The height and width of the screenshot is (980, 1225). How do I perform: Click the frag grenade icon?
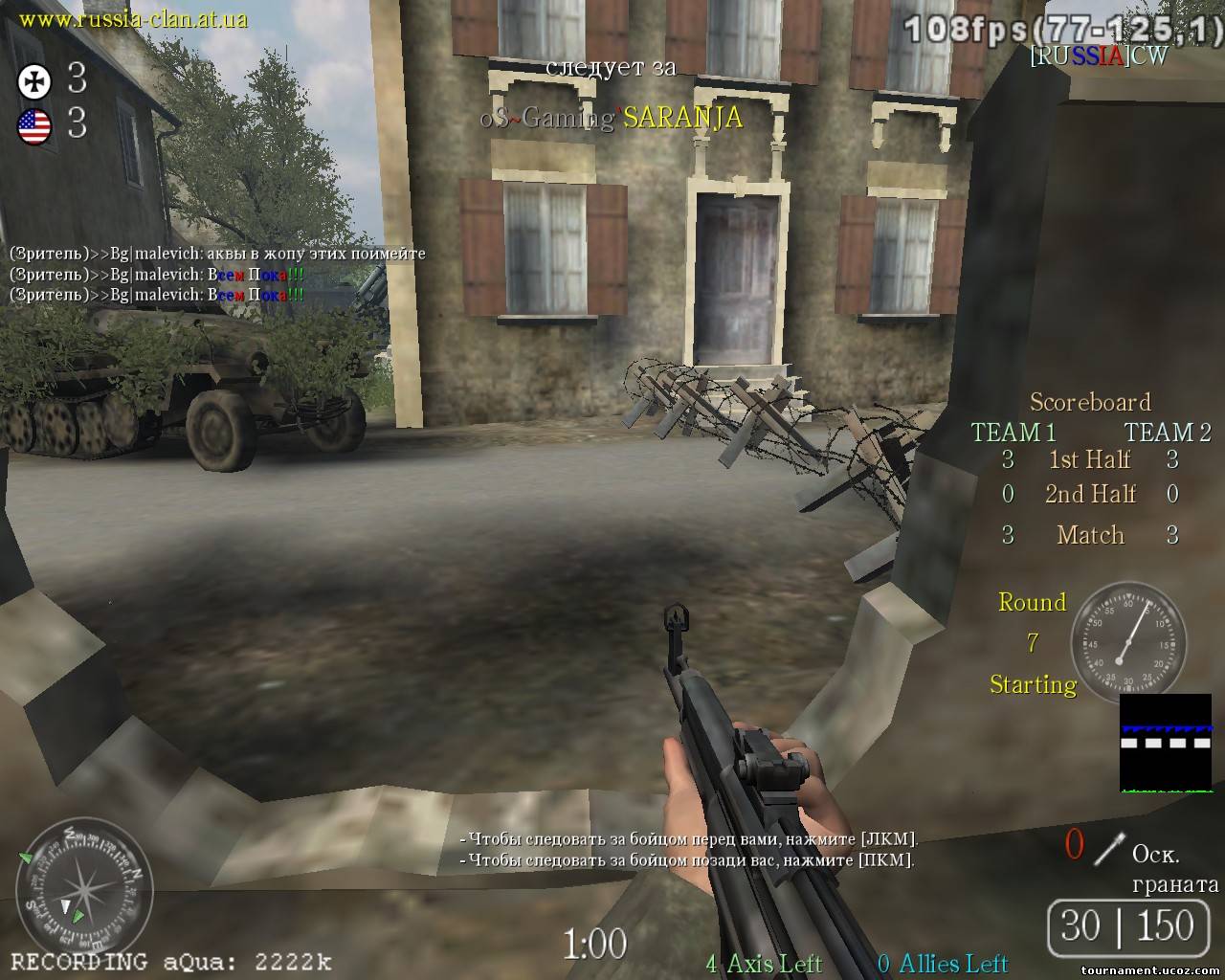pos(1108,848)
